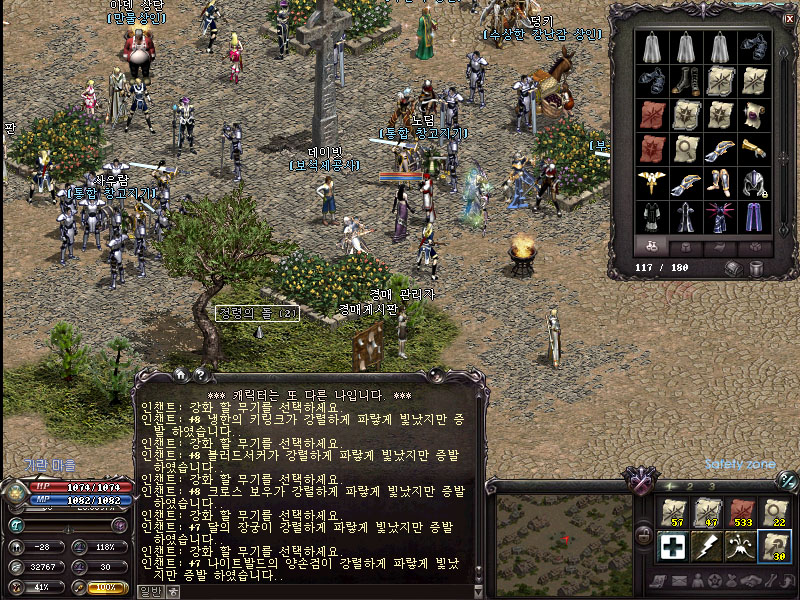This screenshot has height=600, width=800.
Task: Use the red scroll with 533 count
Action: point(741,512)
